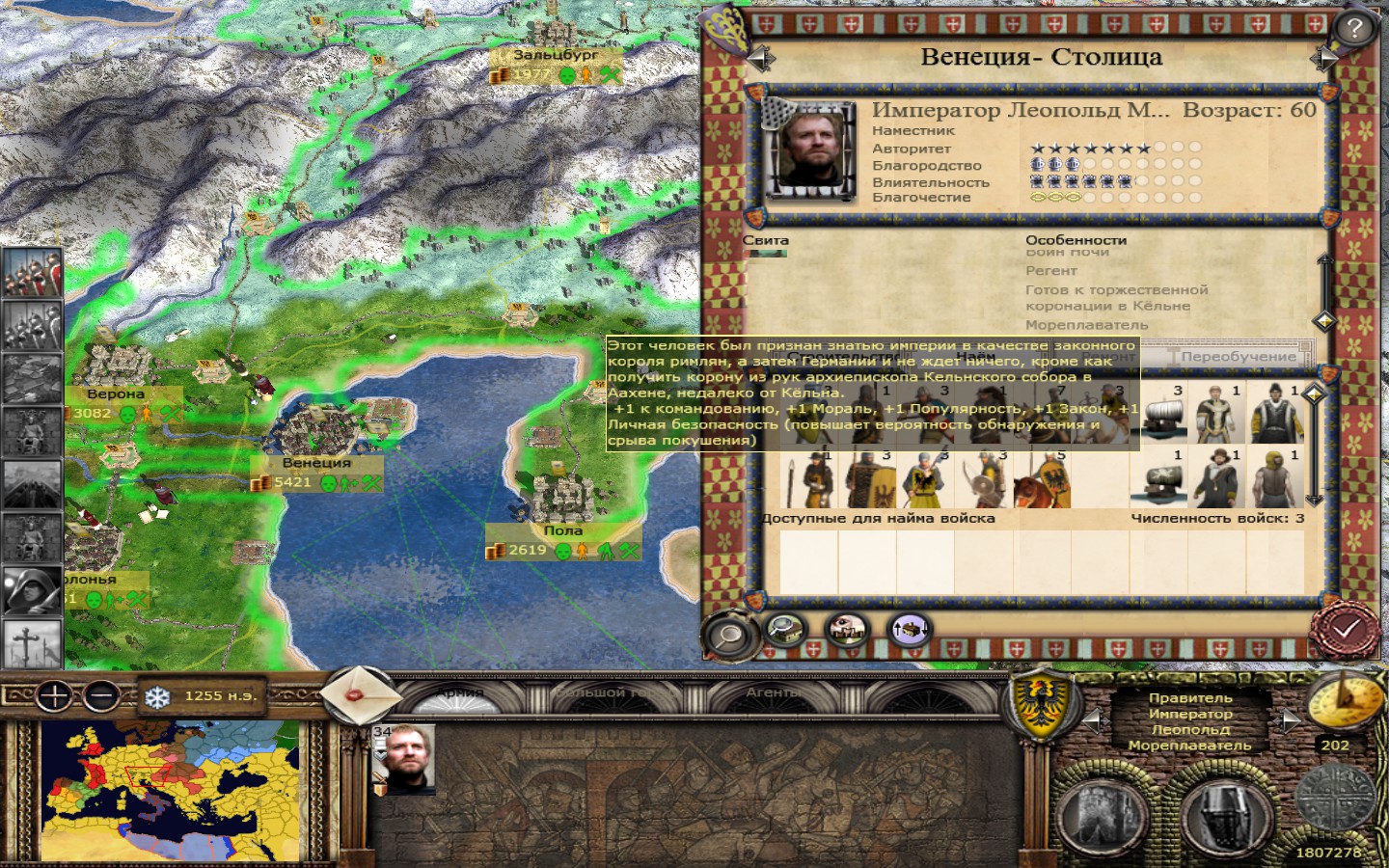Go to the next settlement with the top-right arrow
Viewport: 1389px width, 868px height.
(1321, 59)
